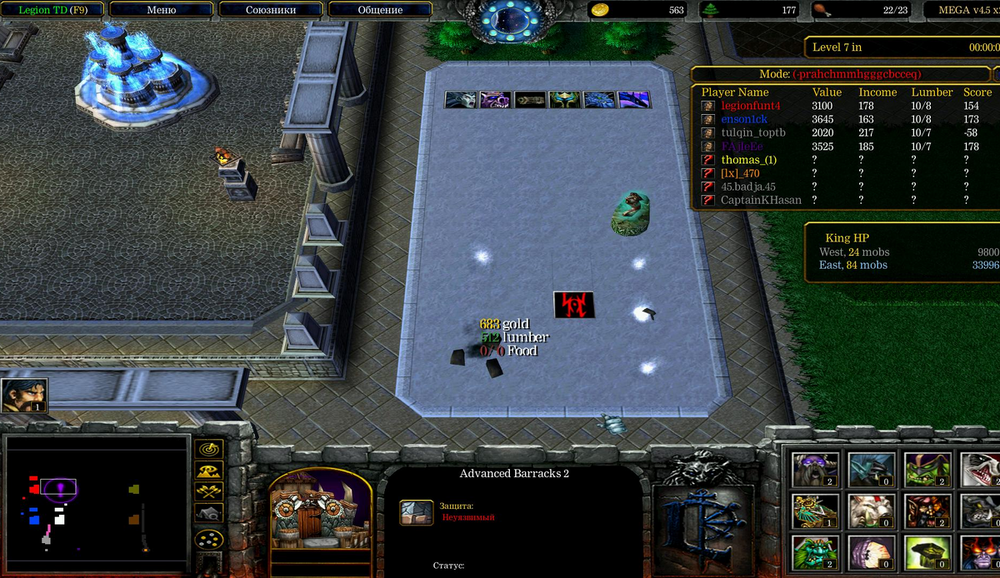This screenshot has width=1000, height=578.
Task: Open the Общение chat log
Action: (380, 10)
